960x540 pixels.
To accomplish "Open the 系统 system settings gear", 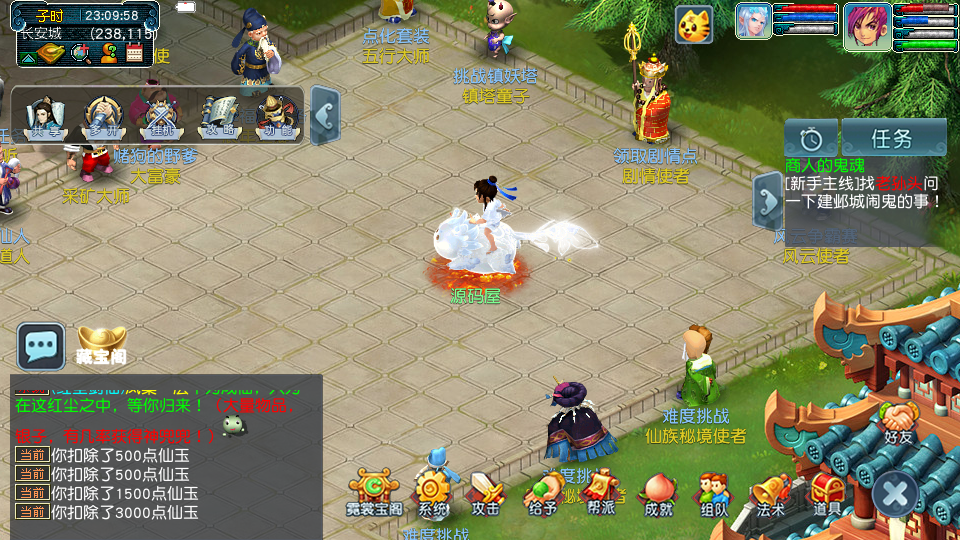I will (x=433, y=492).
